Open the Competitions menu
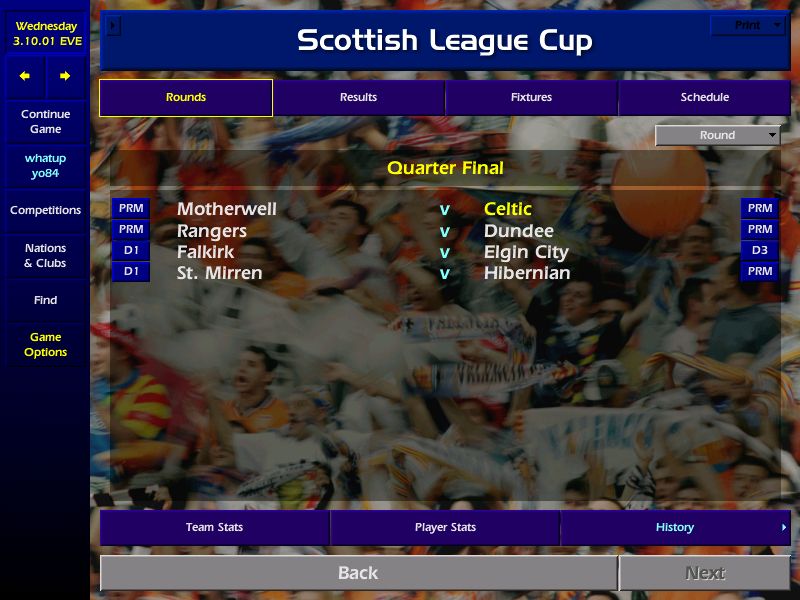Image resolution: width=800 pixels, height=600 pixels. [45, 211]
